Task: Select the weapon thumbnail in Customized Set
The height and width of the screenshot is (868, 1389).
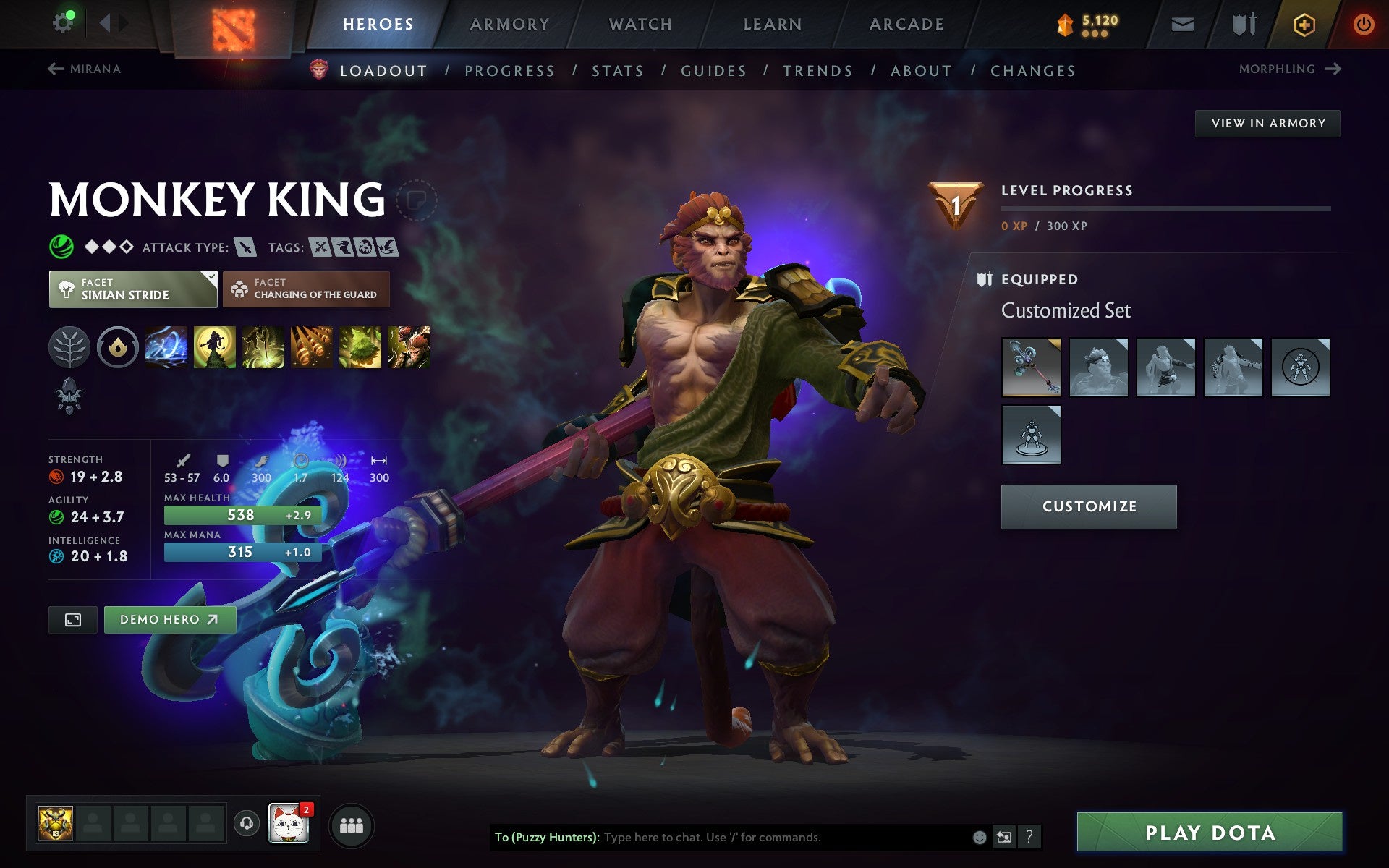Action: click(x=1031, y=367)
